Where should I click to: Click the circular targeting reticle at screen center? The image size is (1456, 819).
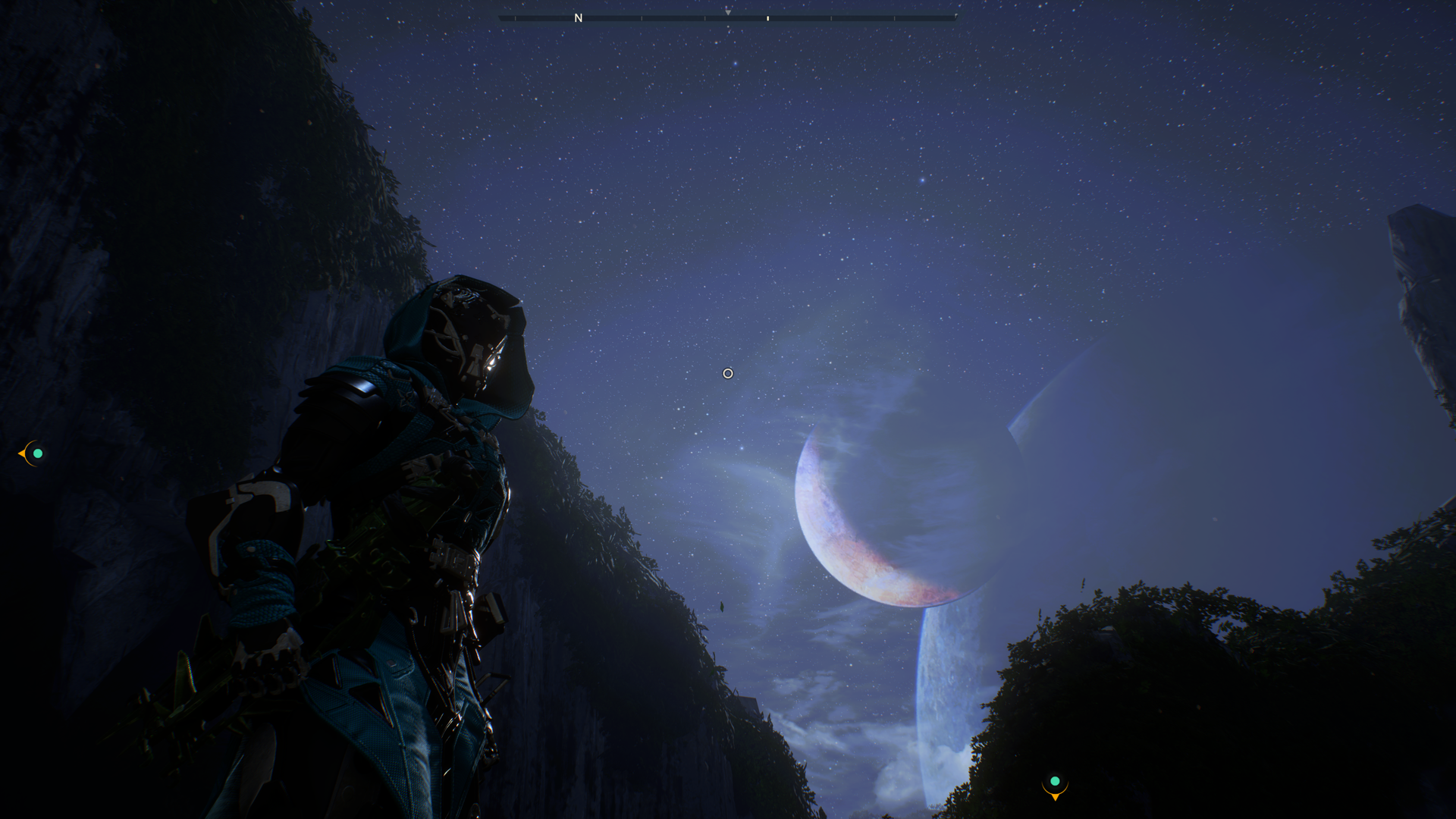(728, 372)
